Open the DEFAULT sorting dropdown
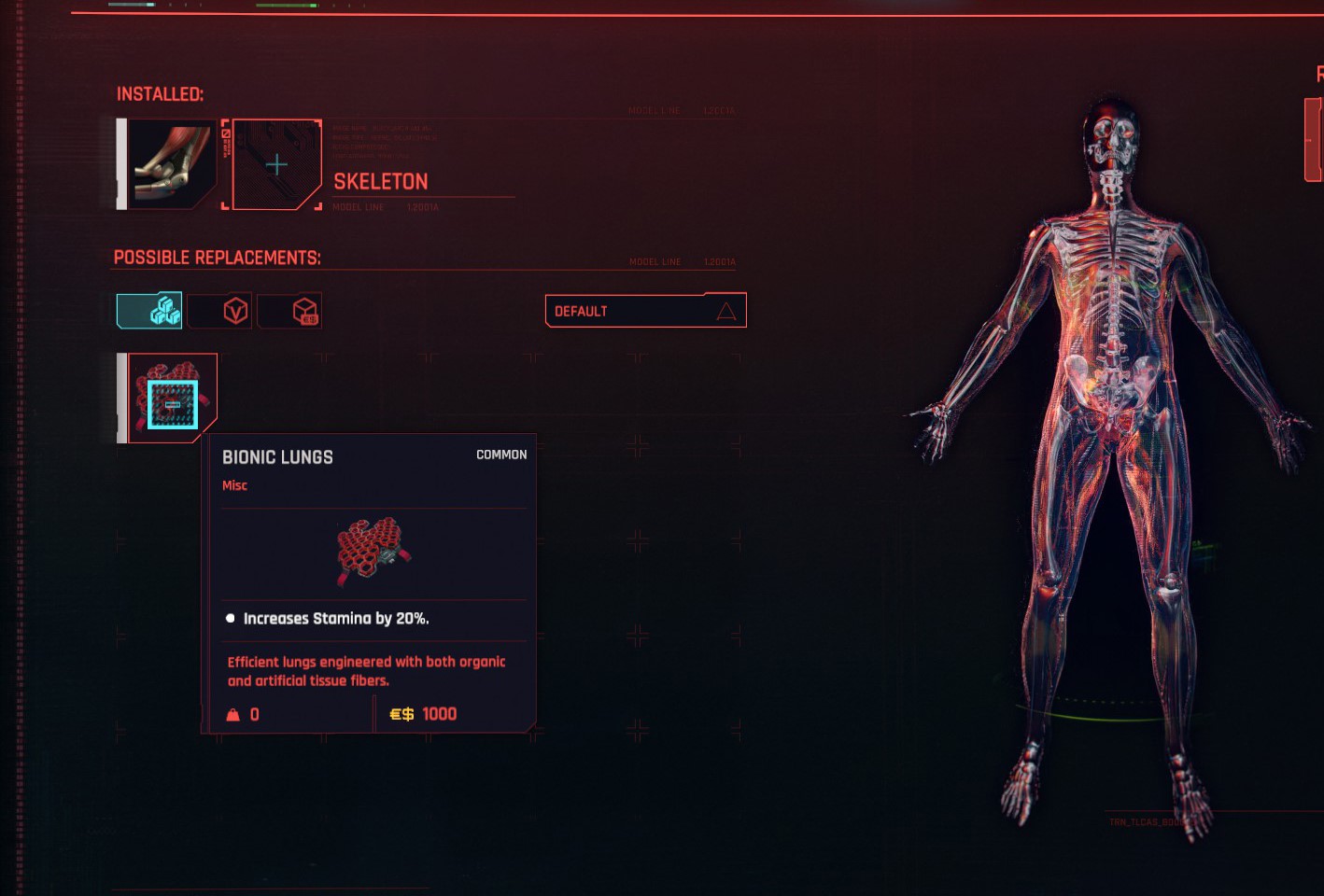The image size is (1324, 896). pyautogui.click(x=644, y=310)
